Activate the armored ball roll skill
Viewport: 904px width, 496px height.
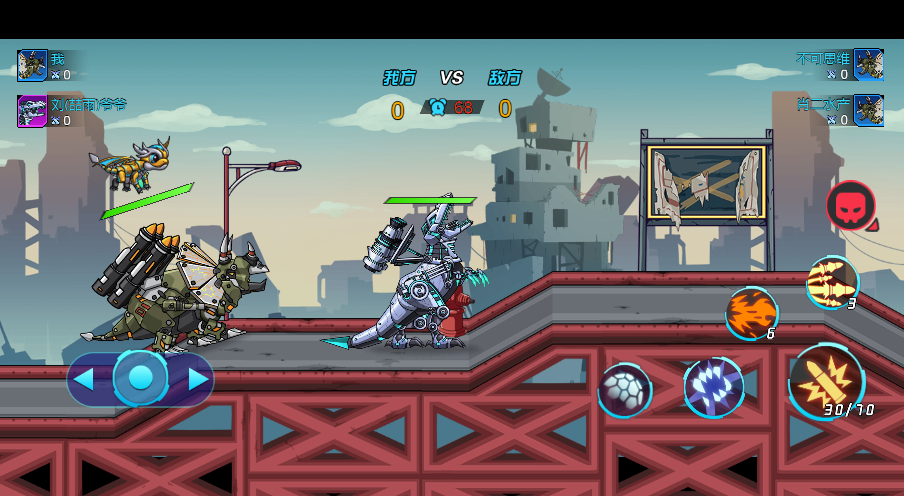click(x=625, y=389)
